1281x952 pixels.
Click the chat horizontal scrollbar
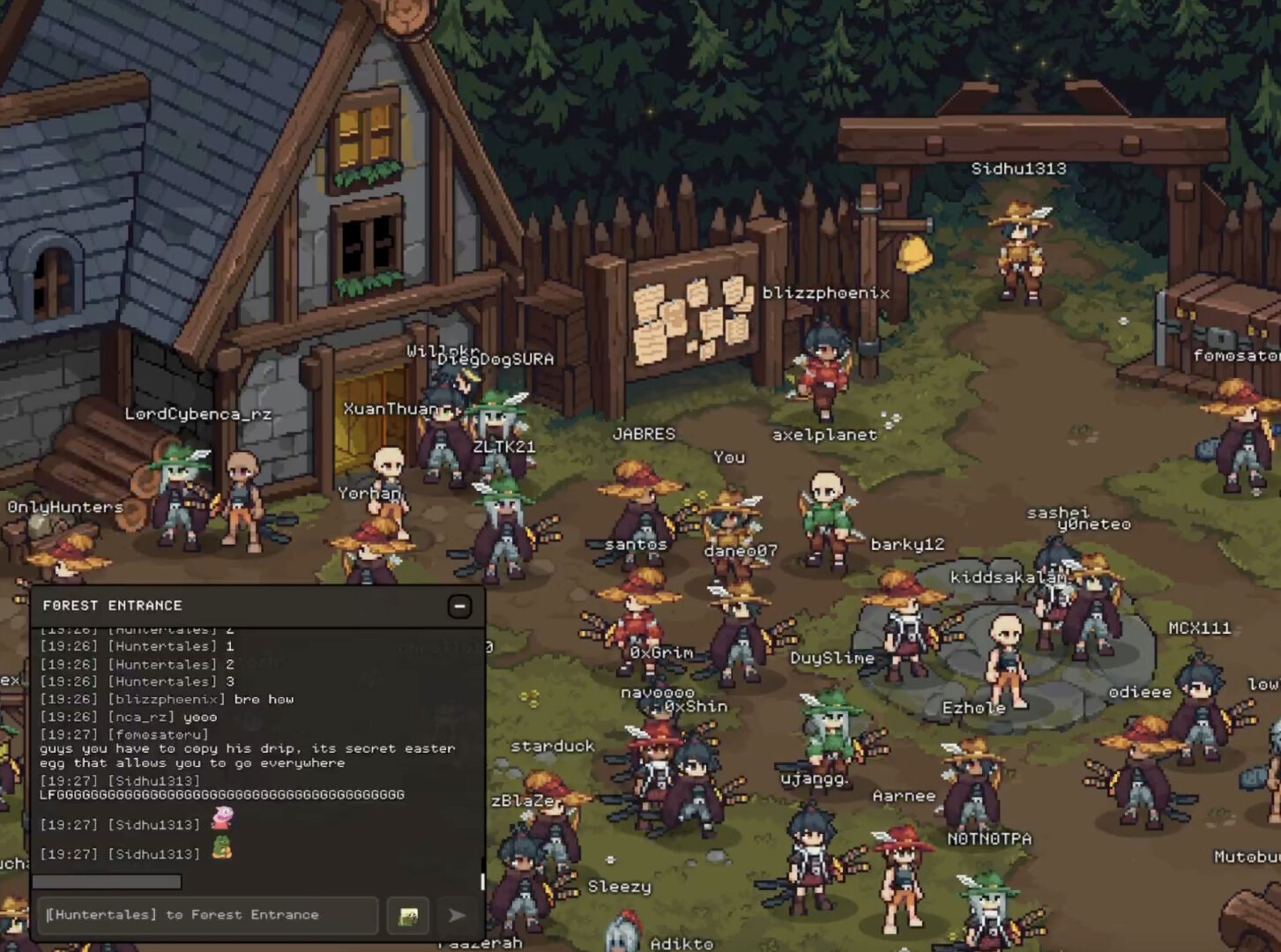tap(107, 881)
